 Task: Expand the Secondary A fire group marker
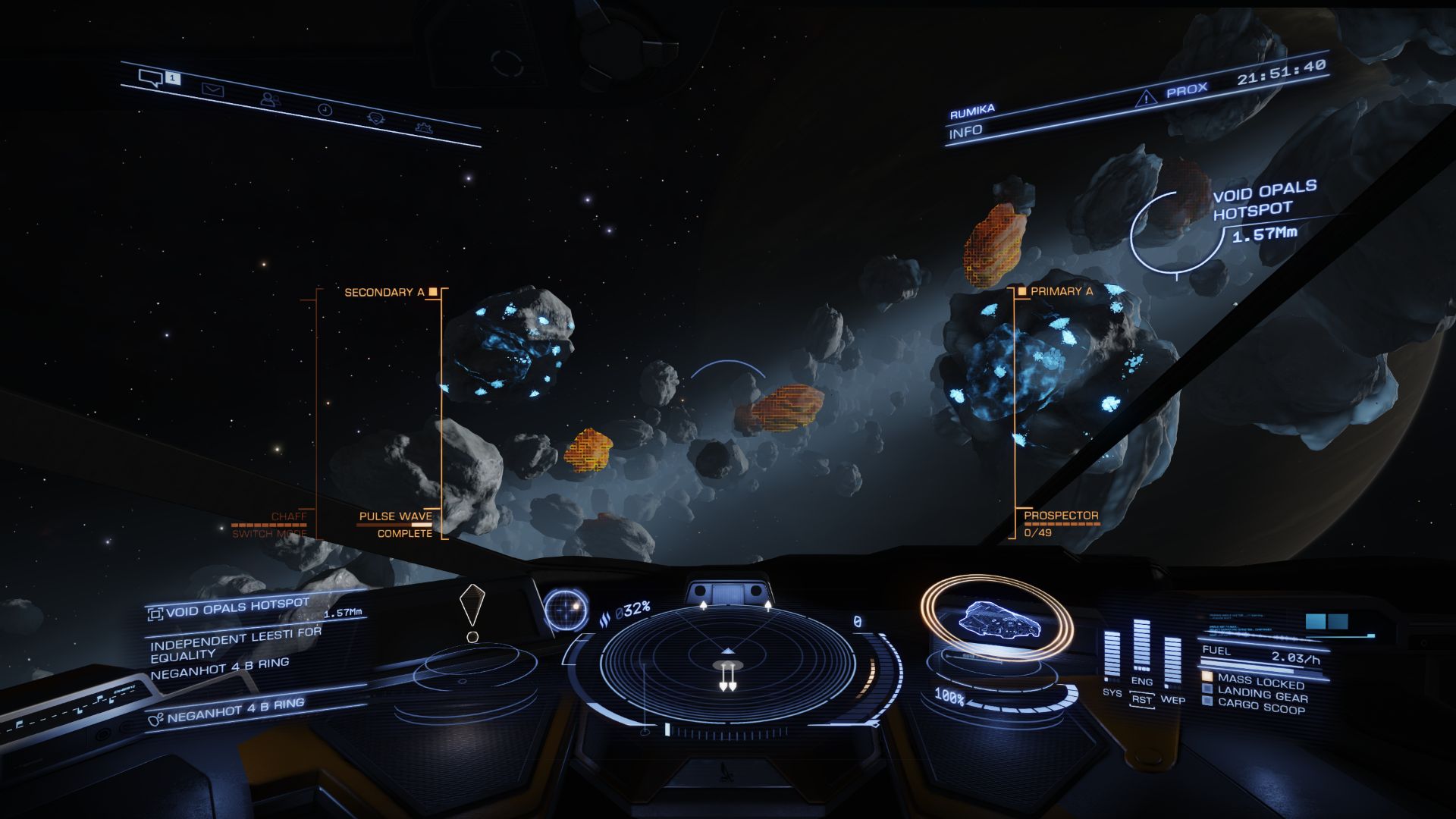pos(389,290)
